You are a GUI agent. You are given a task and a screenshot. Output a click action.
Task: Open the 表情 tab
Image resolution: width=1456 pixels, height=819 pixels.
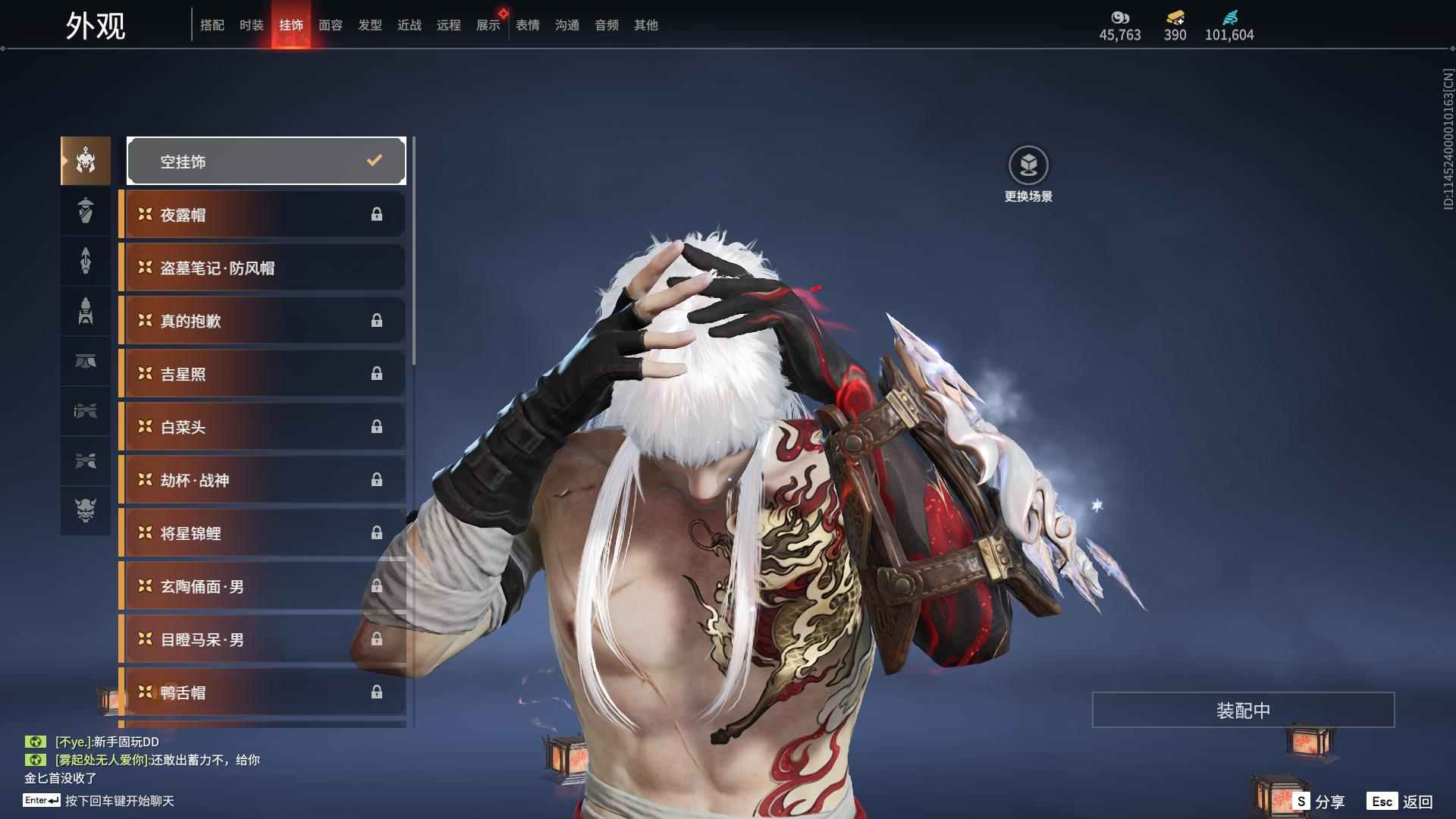tap(527, 25)
